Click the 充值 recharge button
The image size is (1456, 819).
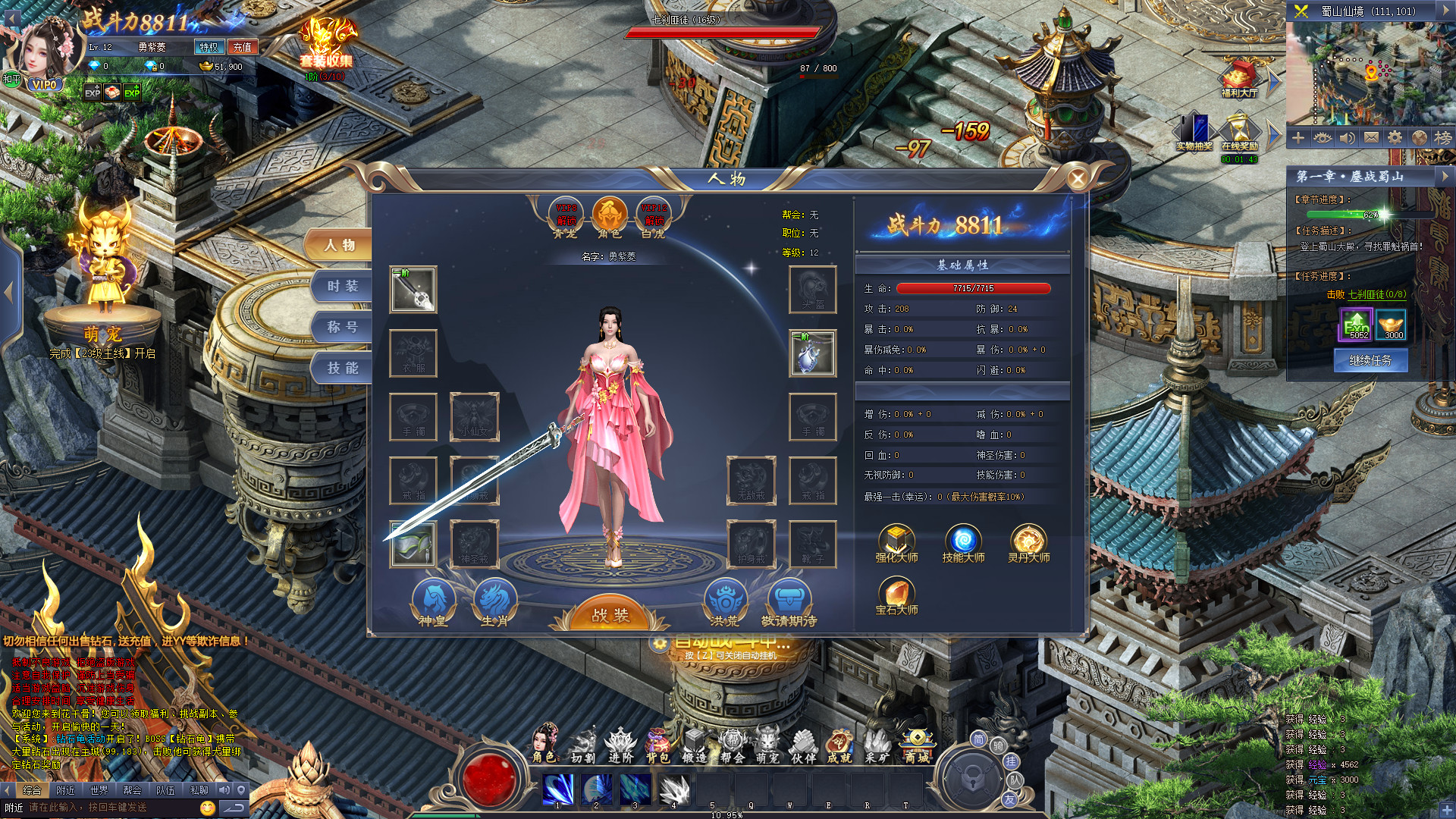click(x=243, y=47)
